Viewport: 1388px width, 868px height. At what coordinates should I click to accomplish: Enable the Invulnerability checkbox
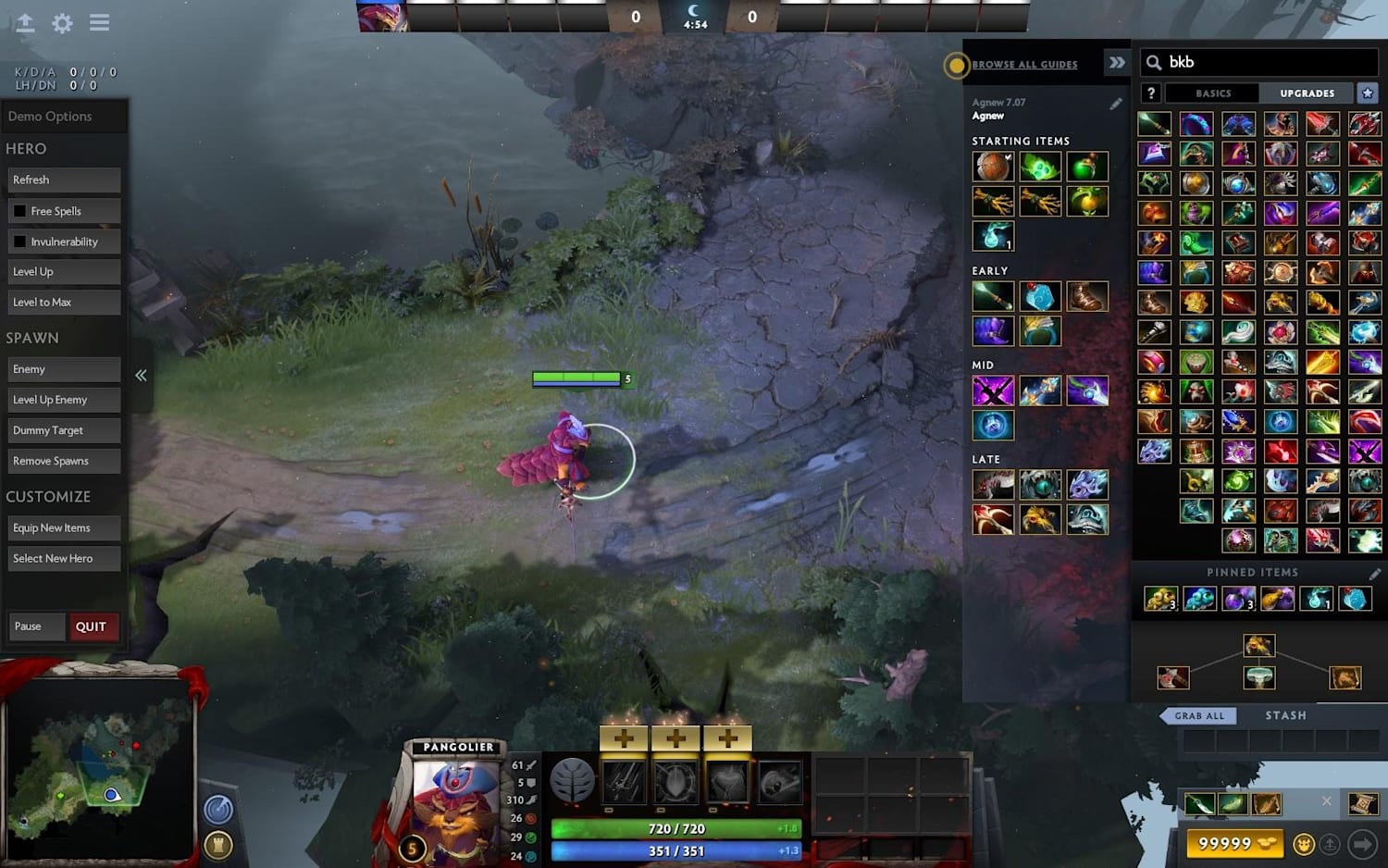pos(20,241)
